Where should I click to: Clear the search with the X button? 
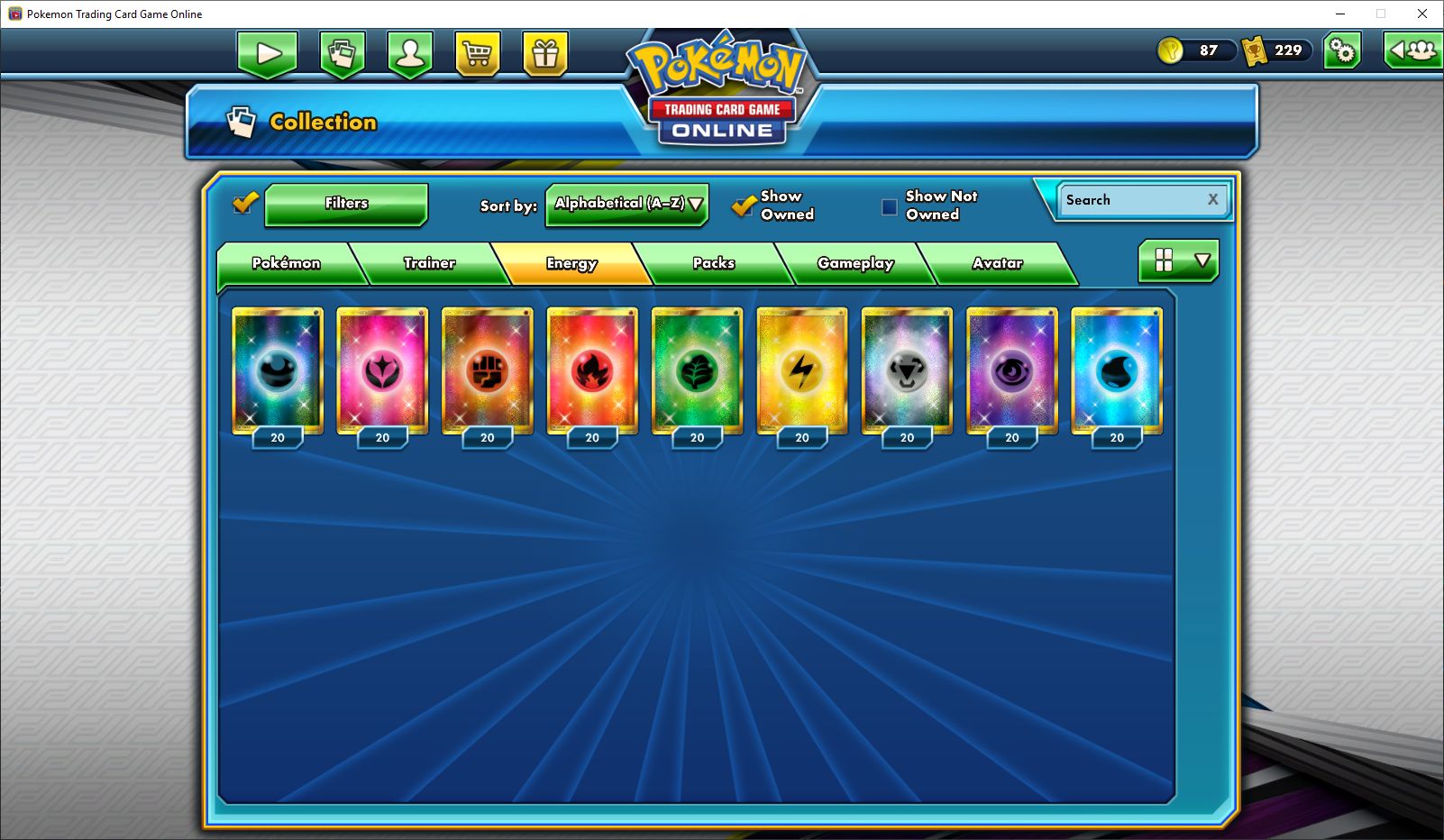click(x=1212, y=199)
